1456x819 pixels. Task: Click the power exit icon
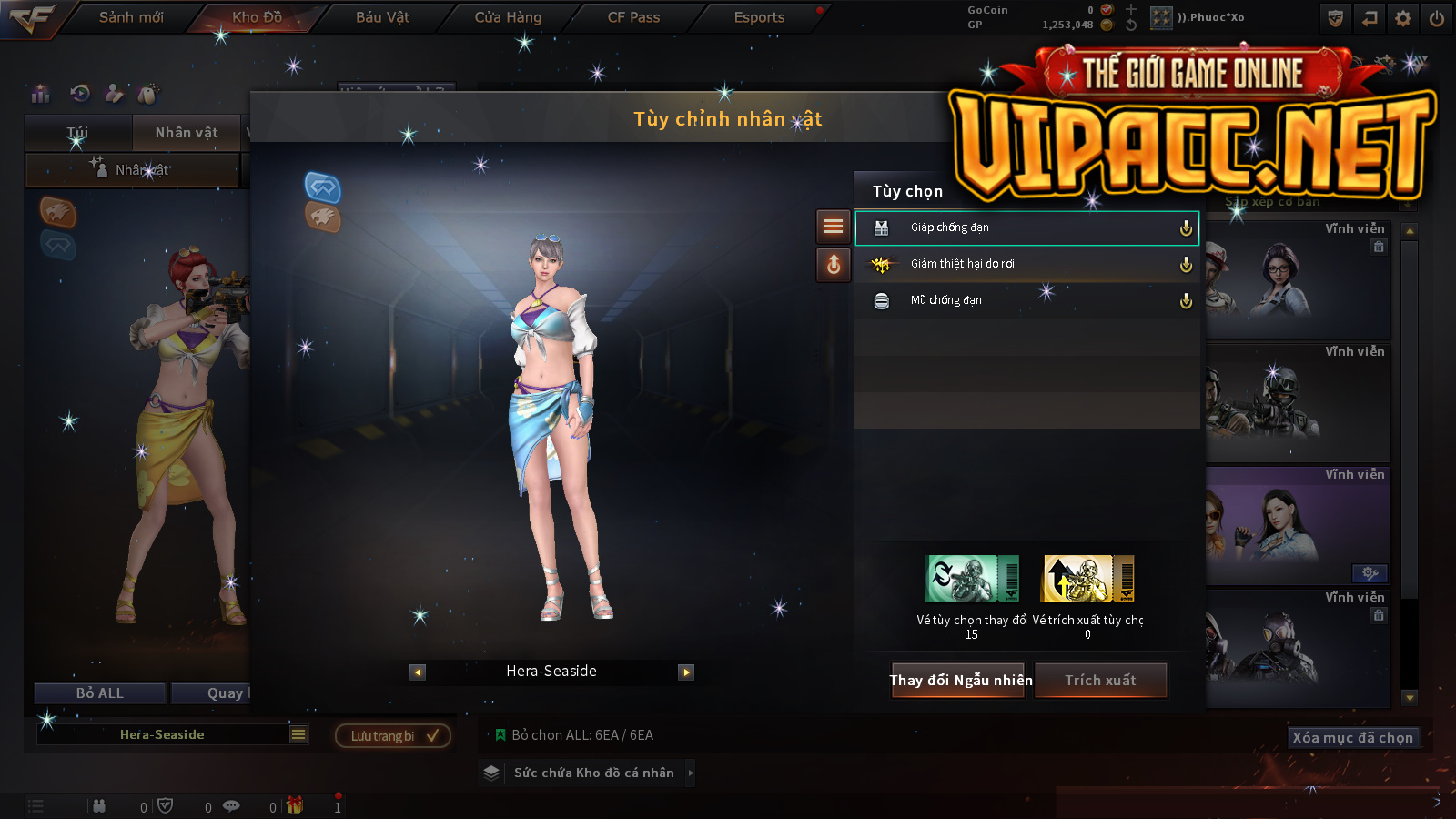(1437, 18)
